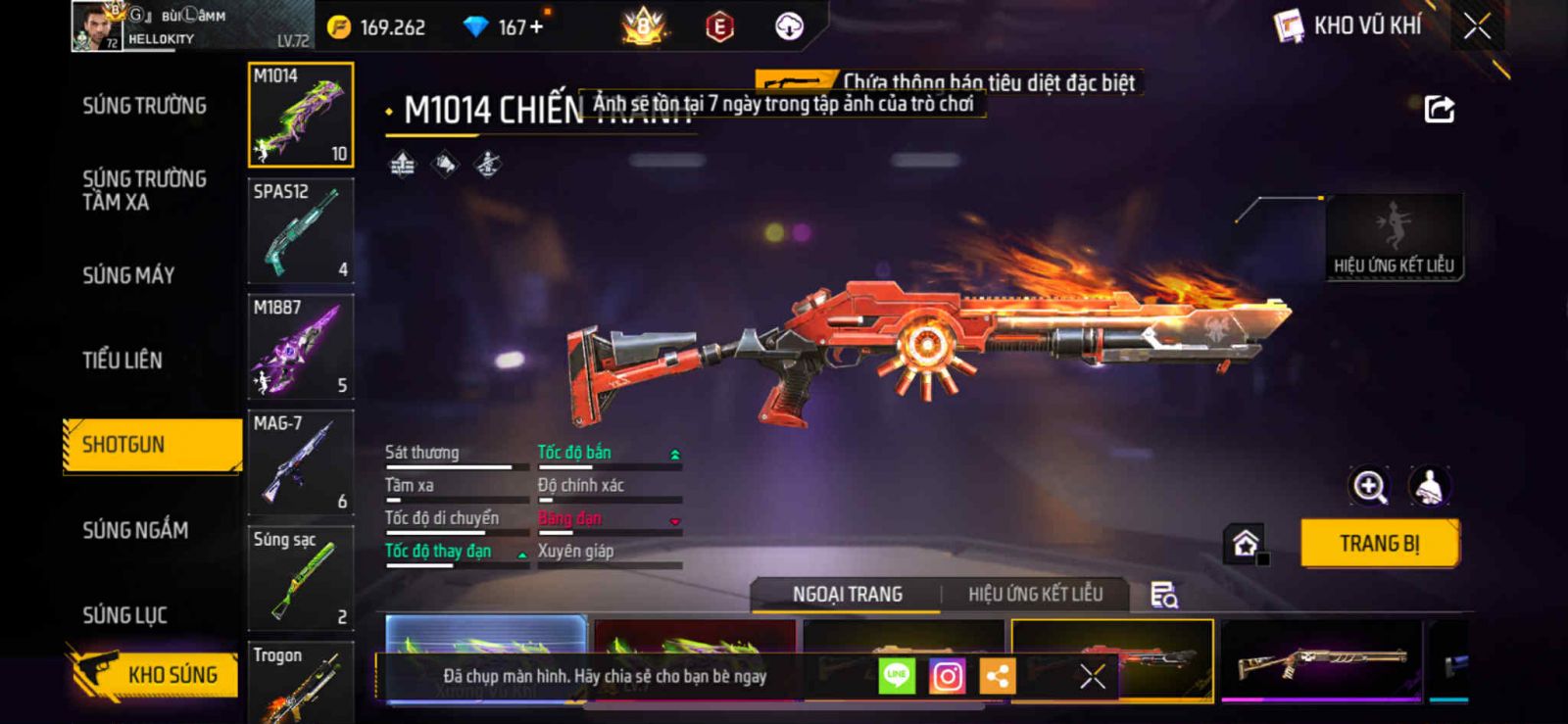This screenshot has height=724, width=1568.
Task: Pick the SPAS12 shotgun thumbnail
Action: click(x=300, y=231)
